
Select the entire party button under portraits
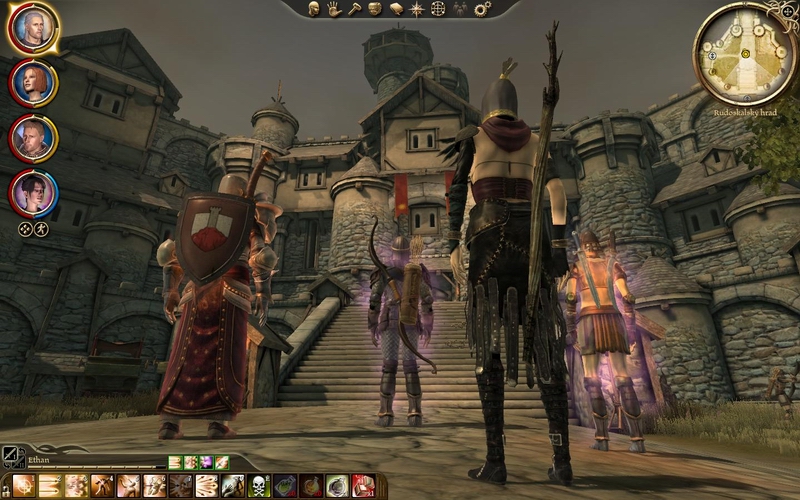click(40, 229)
